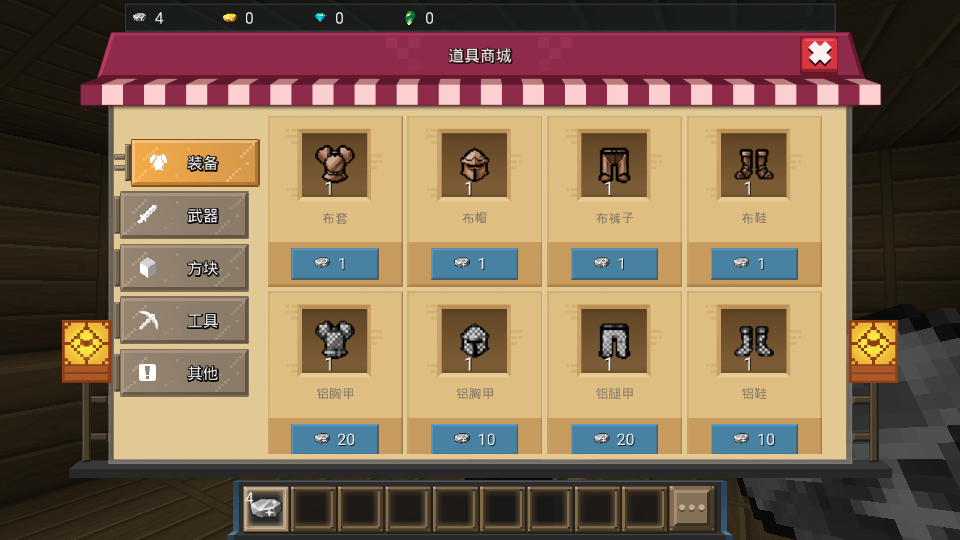Purchase the 铝鞋 boots for 10
The image size is (960, 540).
(754, 439)
